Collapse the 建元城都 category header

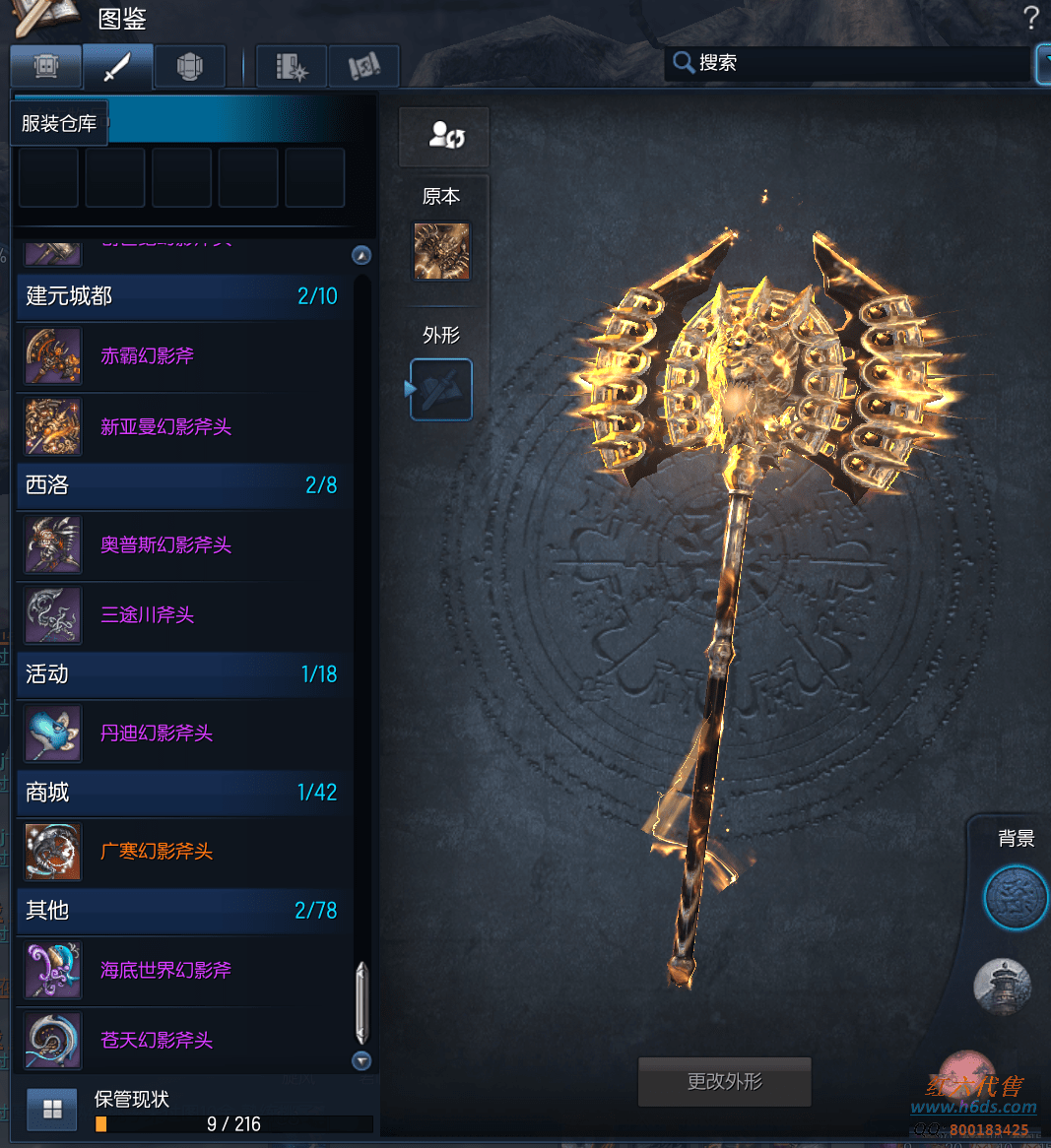point(182,296)
